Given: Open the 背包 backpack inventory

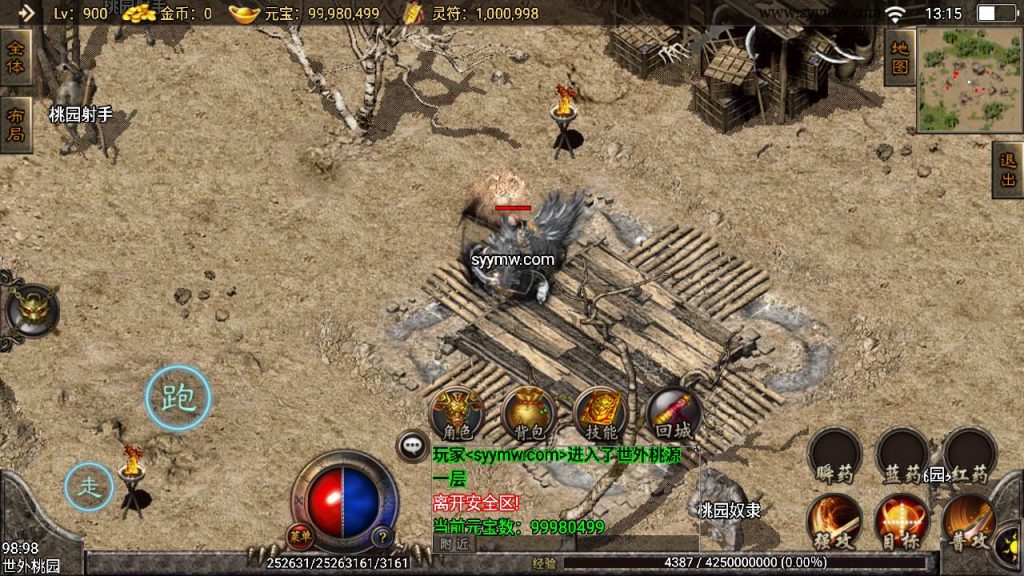Looking at the screenshot, I should pyautogui.click(x=528, y=412).
